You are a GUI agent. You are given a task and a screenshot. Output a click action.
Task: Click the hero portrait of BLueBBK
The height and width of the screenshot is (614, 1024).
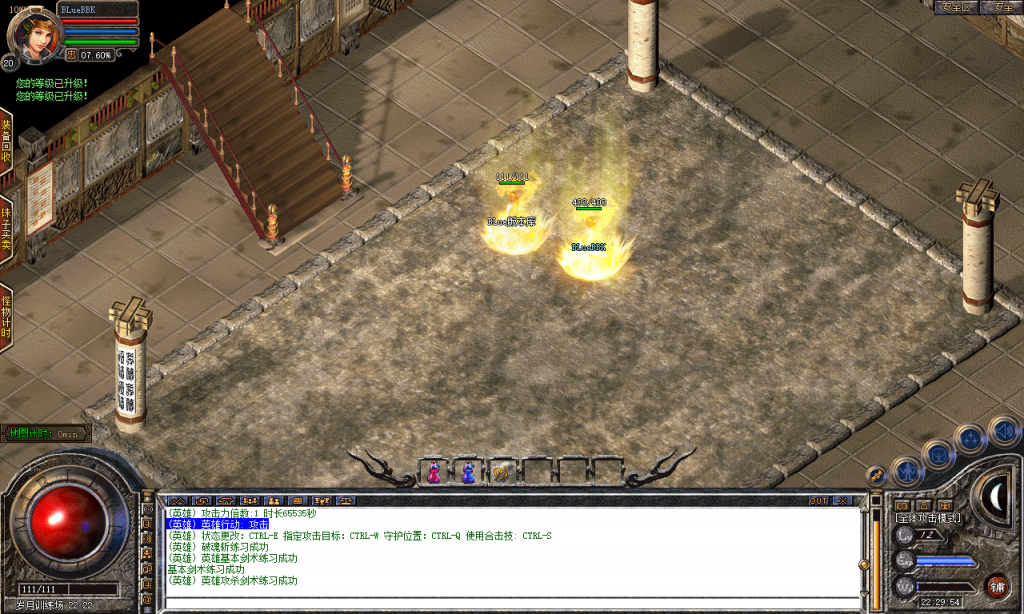tap(31, 32)
